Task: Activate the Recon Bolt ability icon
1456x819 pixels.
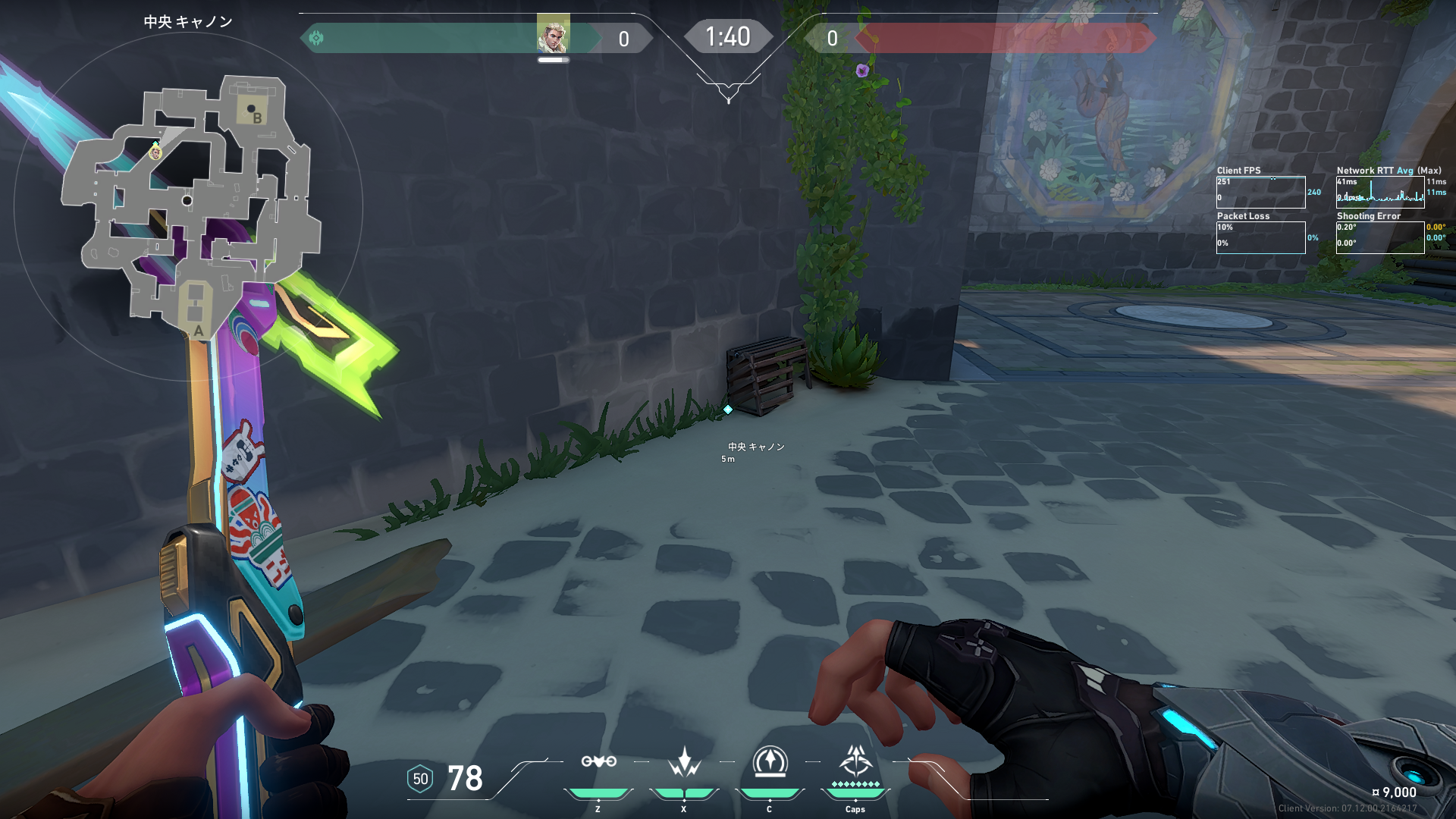Action: tap(770, 761)
